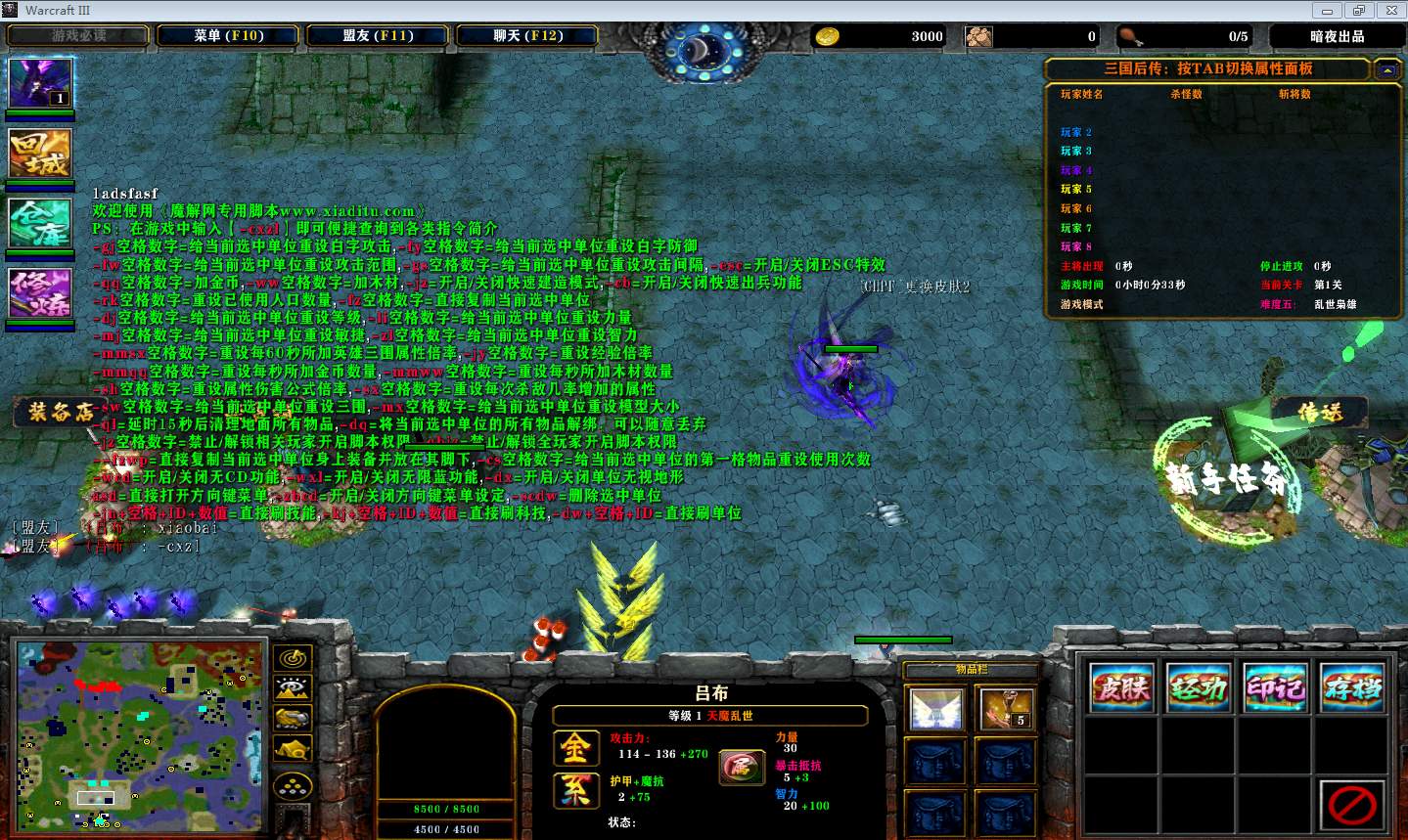Use the inventory item with 5 charges

1006,709
